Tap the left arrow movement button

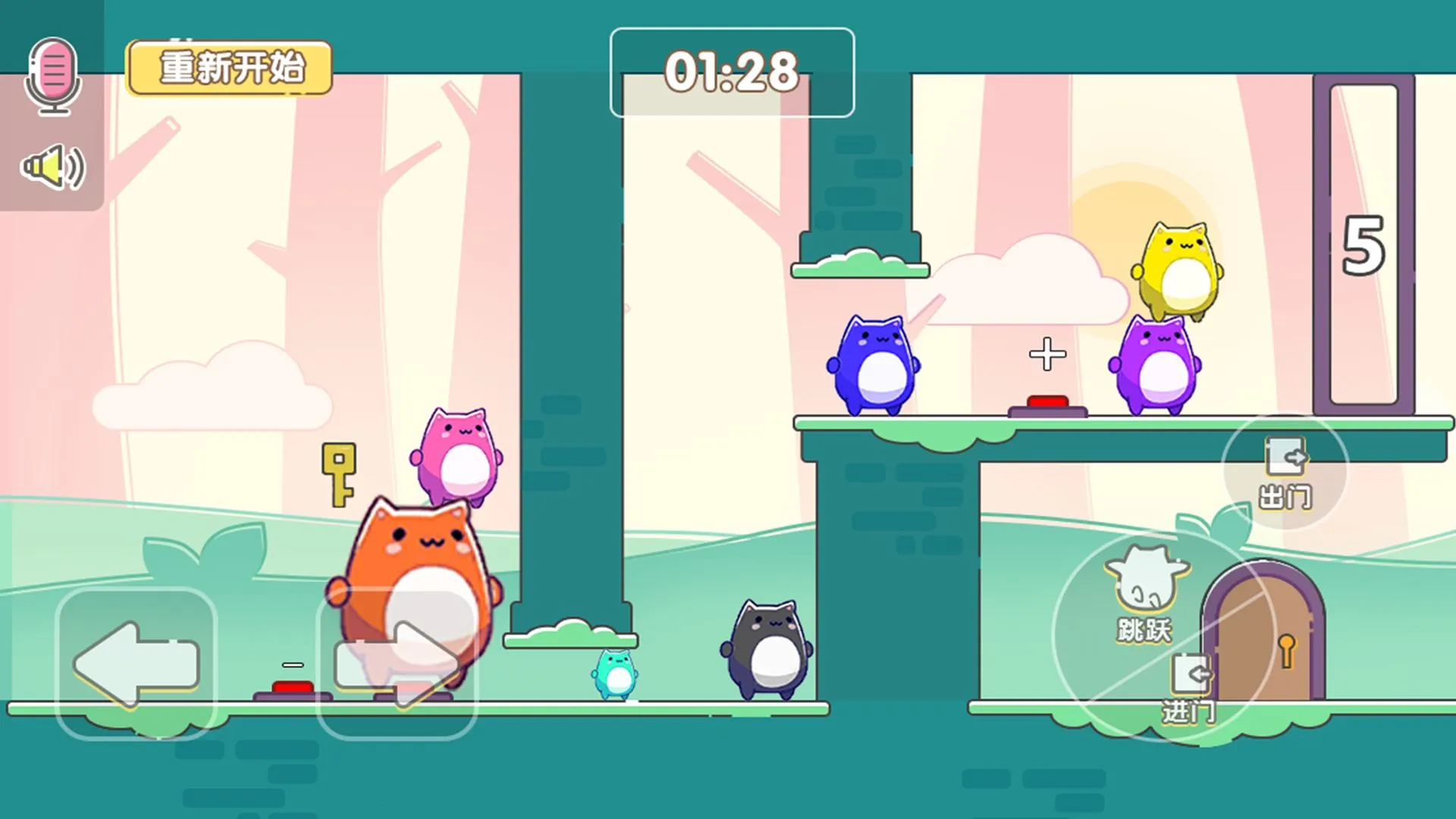(x=136, y=664)
